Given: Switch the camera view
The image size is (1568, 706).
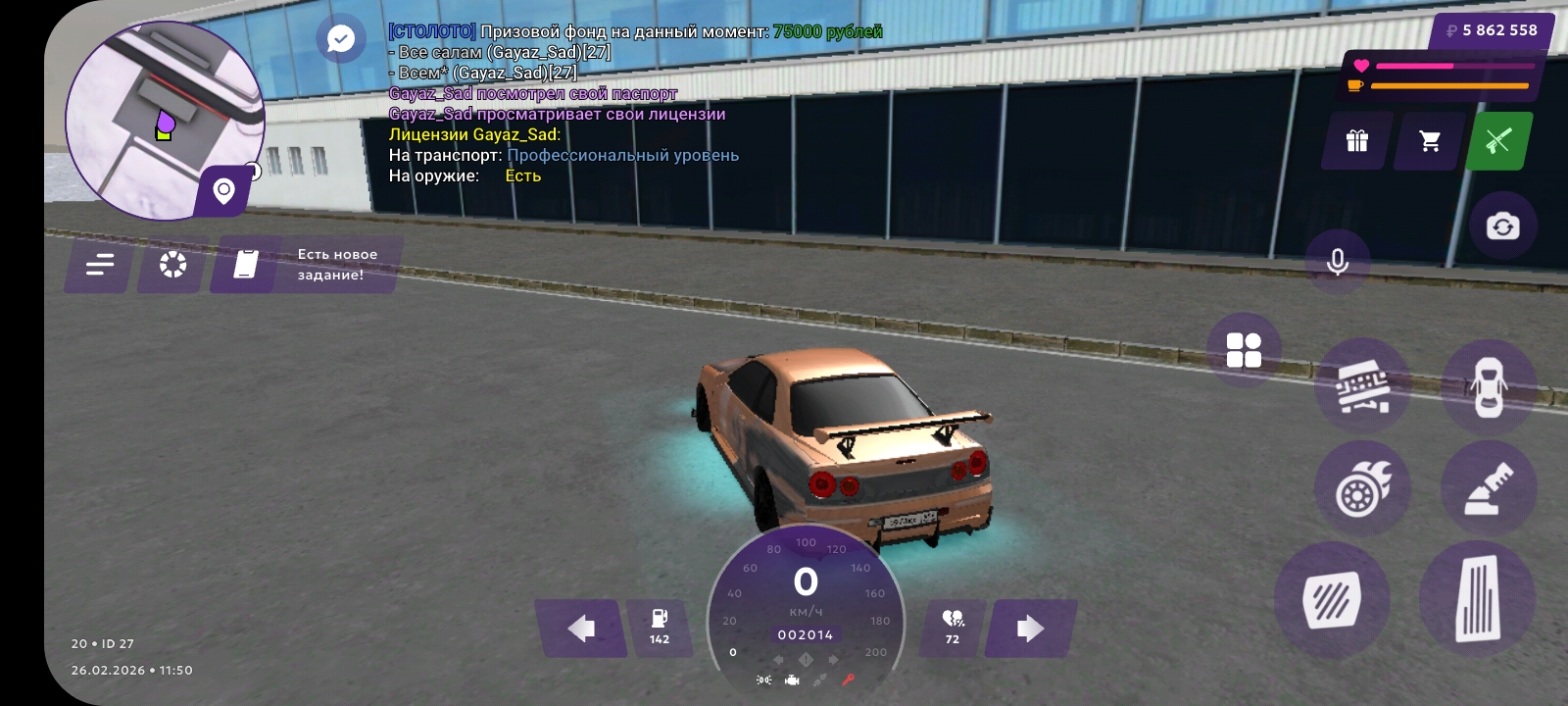Looking at the screenshot, I should 1501,227.
